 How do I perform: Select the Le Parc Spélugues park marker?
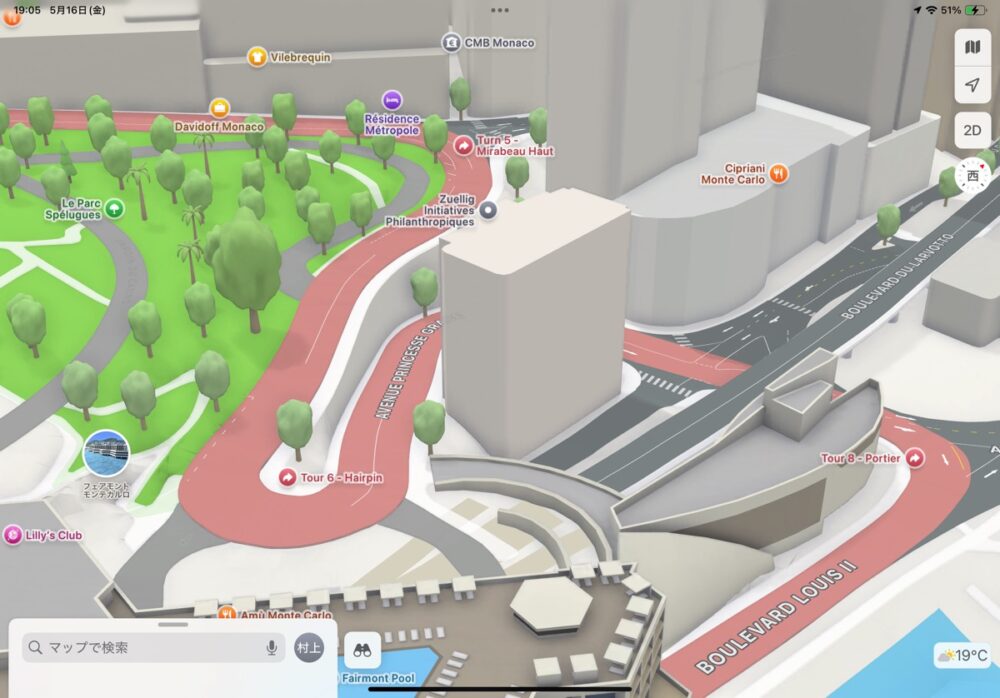115,208
